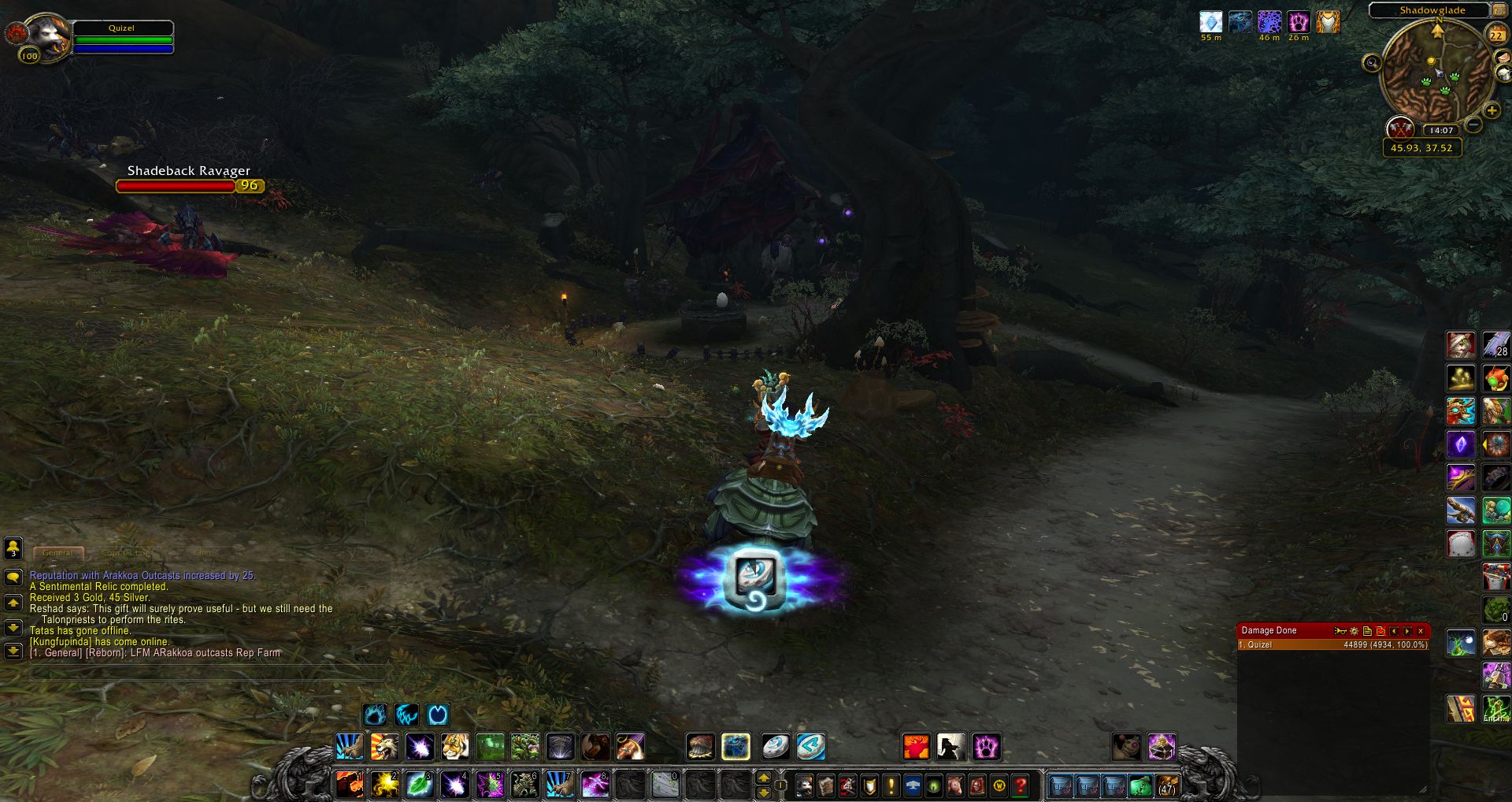Open the crossed-axes garrison report button
The image size is (1512, 802).
1400,128
